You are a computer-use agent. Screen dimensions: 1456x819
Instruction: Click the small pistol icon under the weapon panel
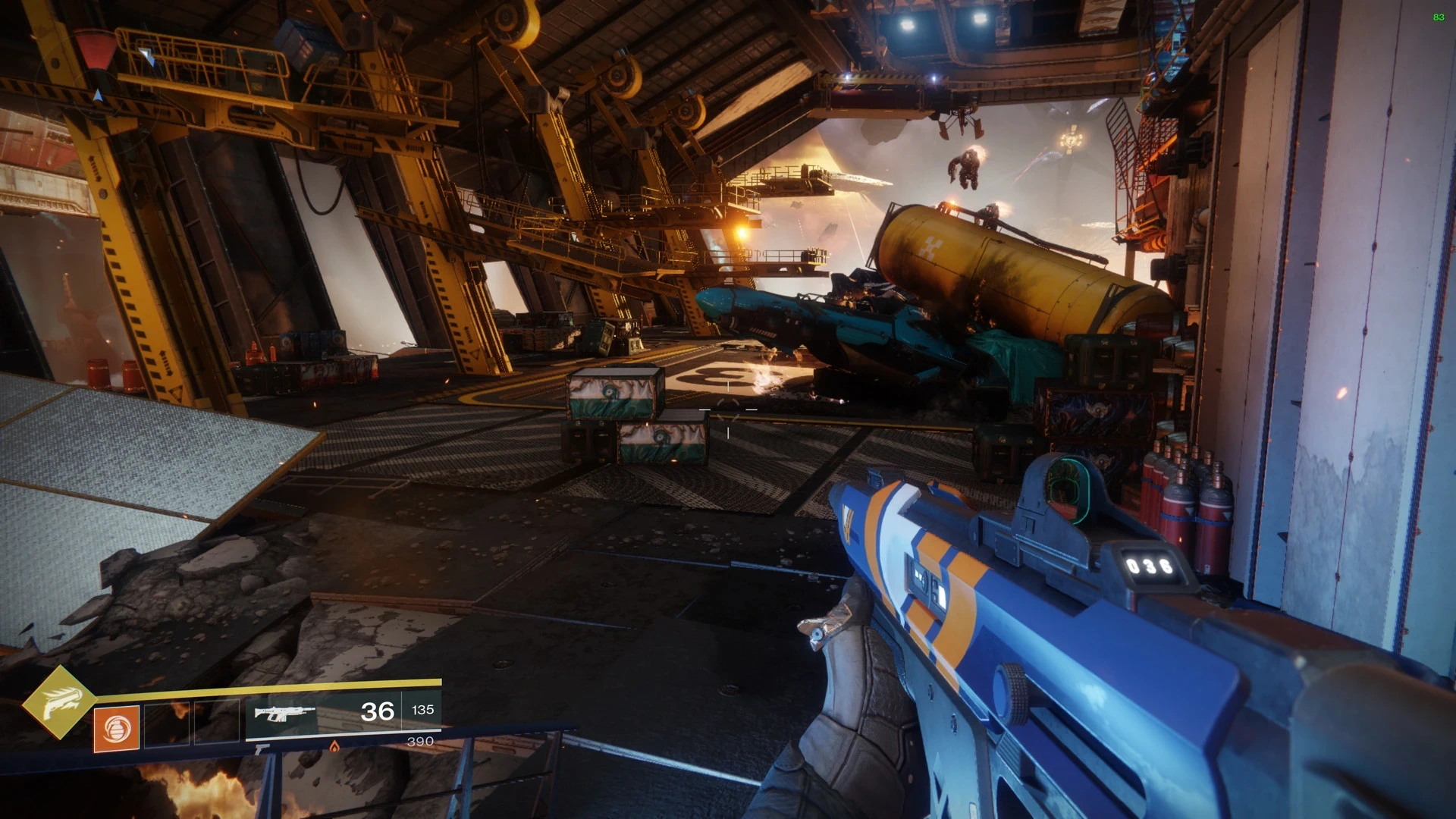[262, 749]
